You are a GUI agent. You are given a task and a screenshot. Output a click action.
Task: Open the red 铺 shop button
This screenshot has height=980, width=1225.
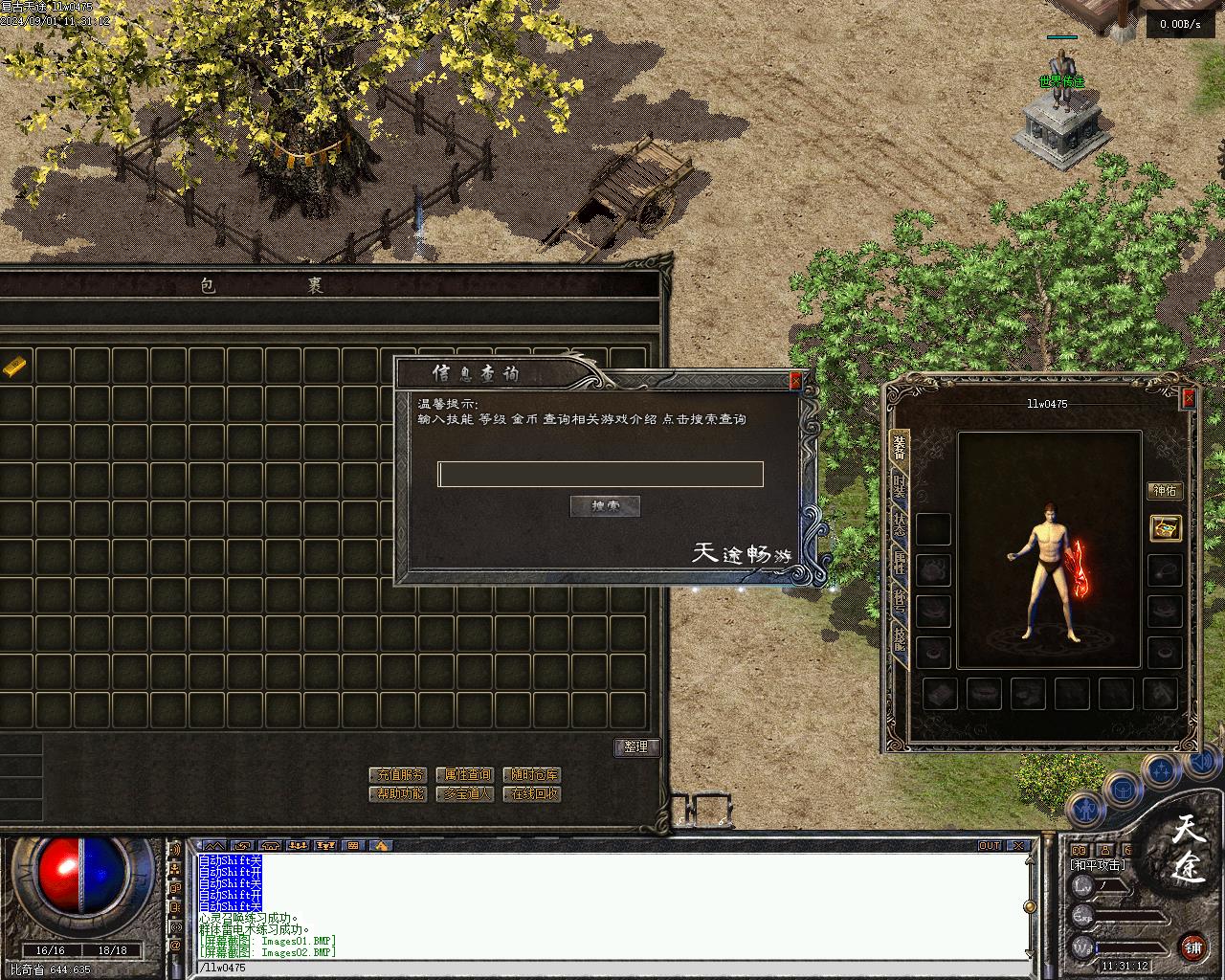[1192, 947]
